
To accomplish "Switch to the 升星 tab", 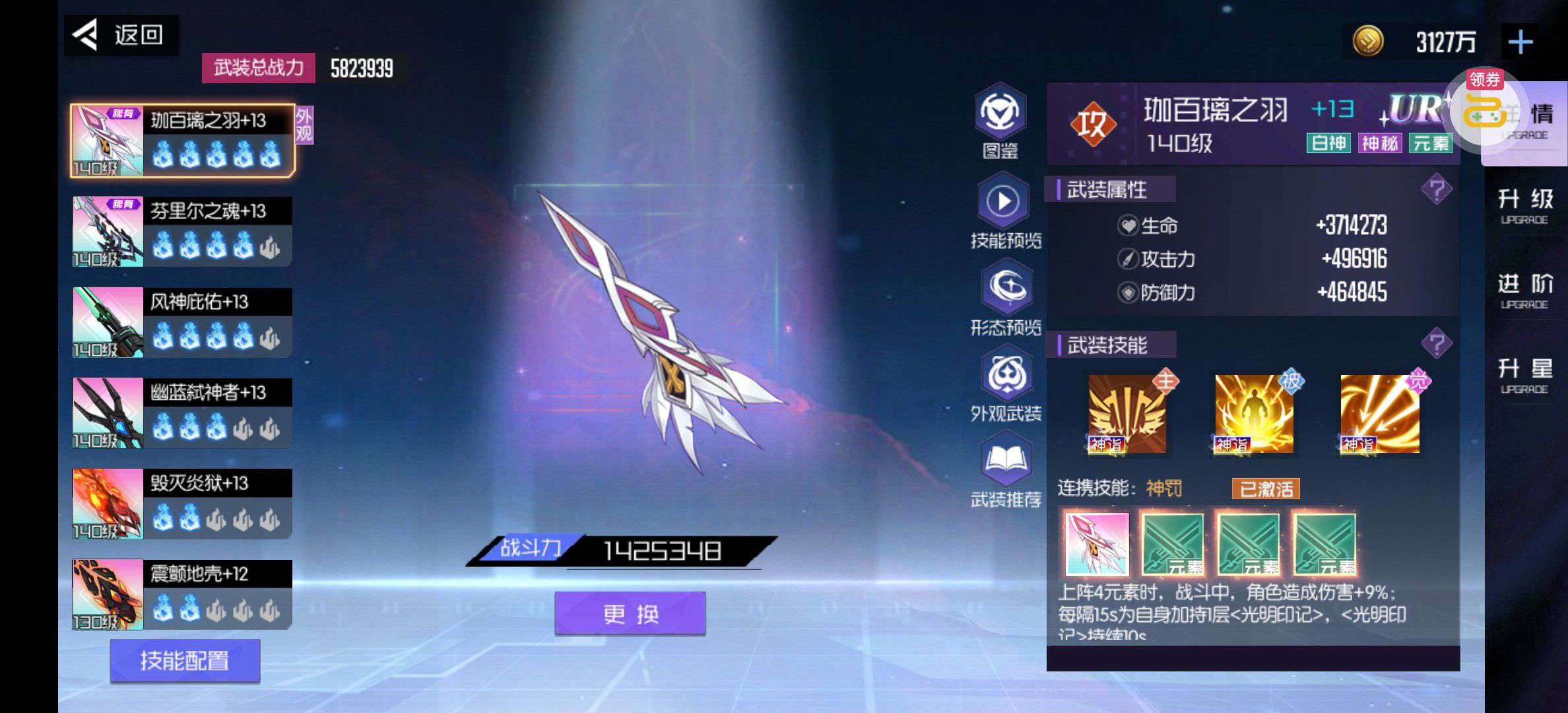I will [x=1525, y=375].
